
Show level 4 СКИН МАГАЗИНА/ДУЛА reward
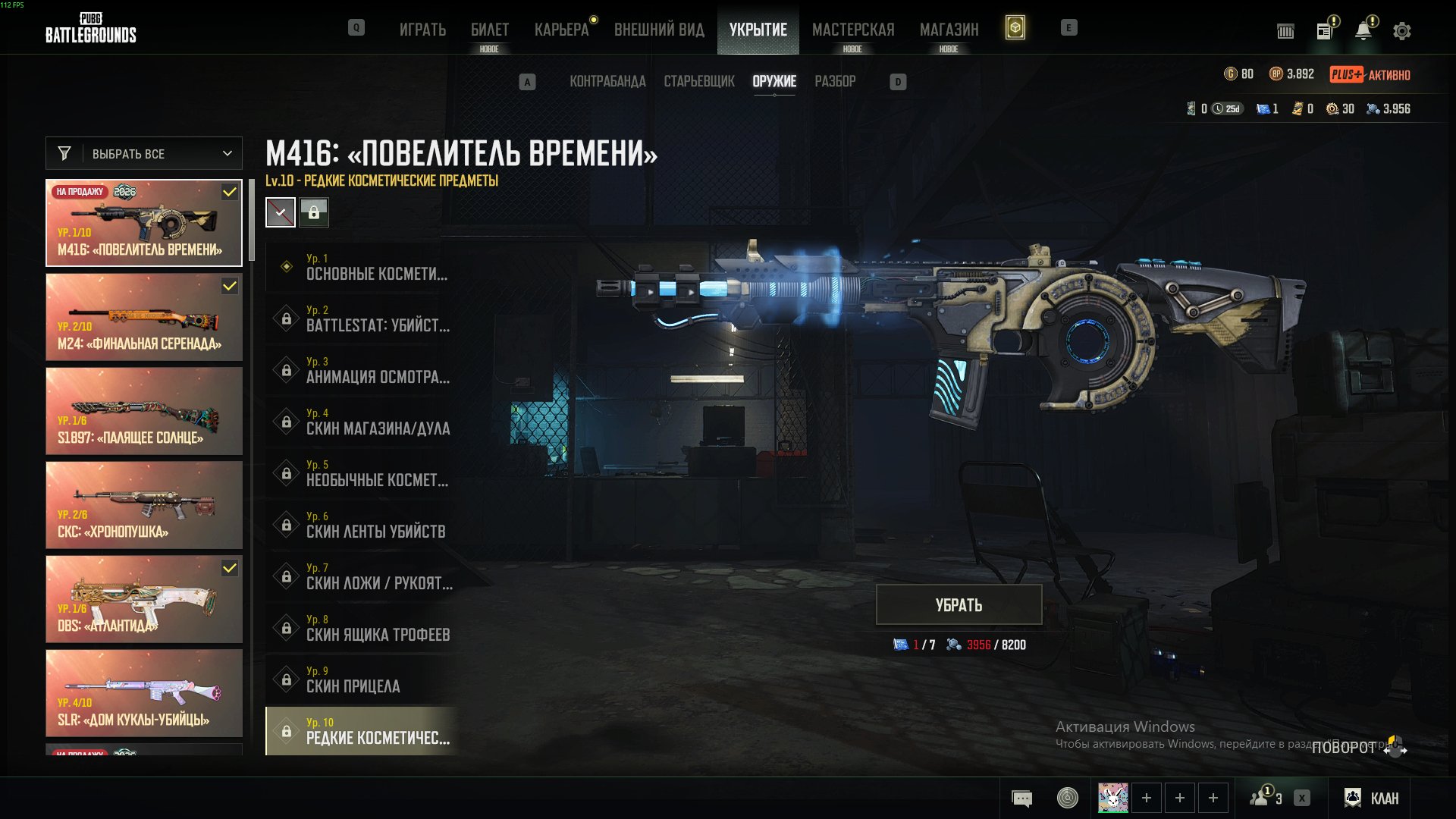pyautogui.click(x=362, y=422)
